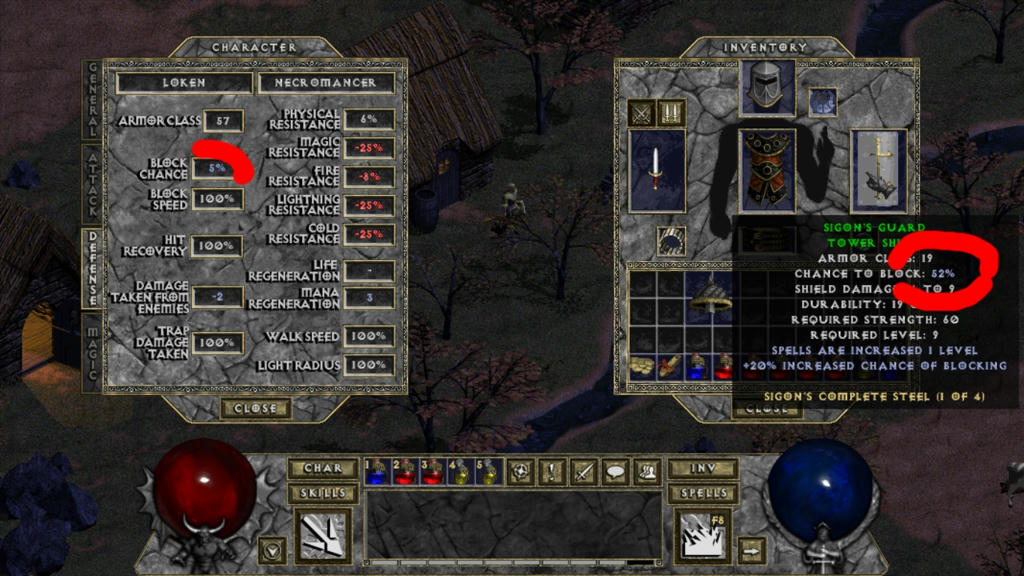This screenshot has height=576, width=1024.
Task: Select the right-hand spell icon marked F8
Action: (x=704, y=535)
